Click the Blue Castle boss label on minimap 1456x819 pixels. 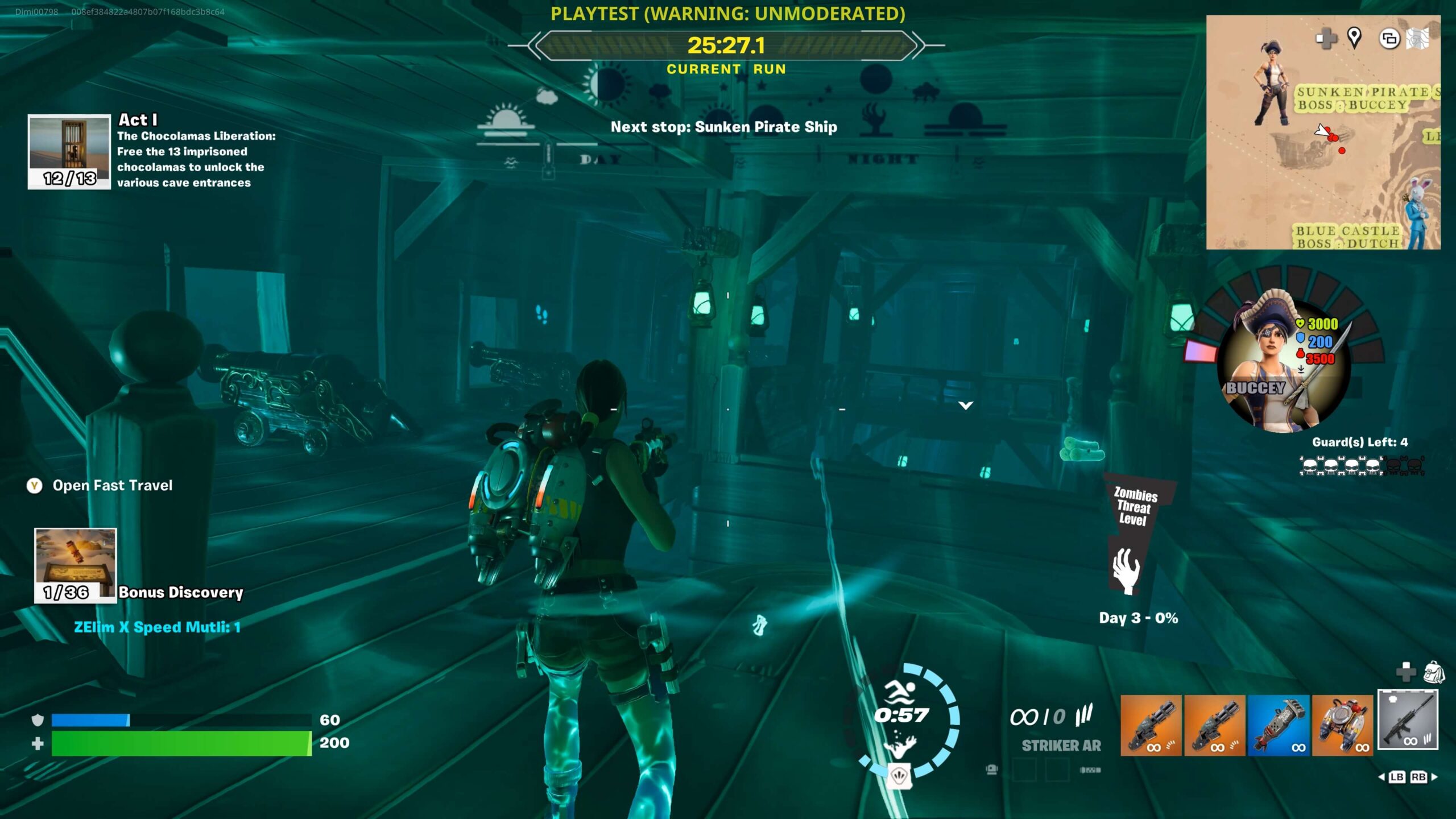[1347, 237]
